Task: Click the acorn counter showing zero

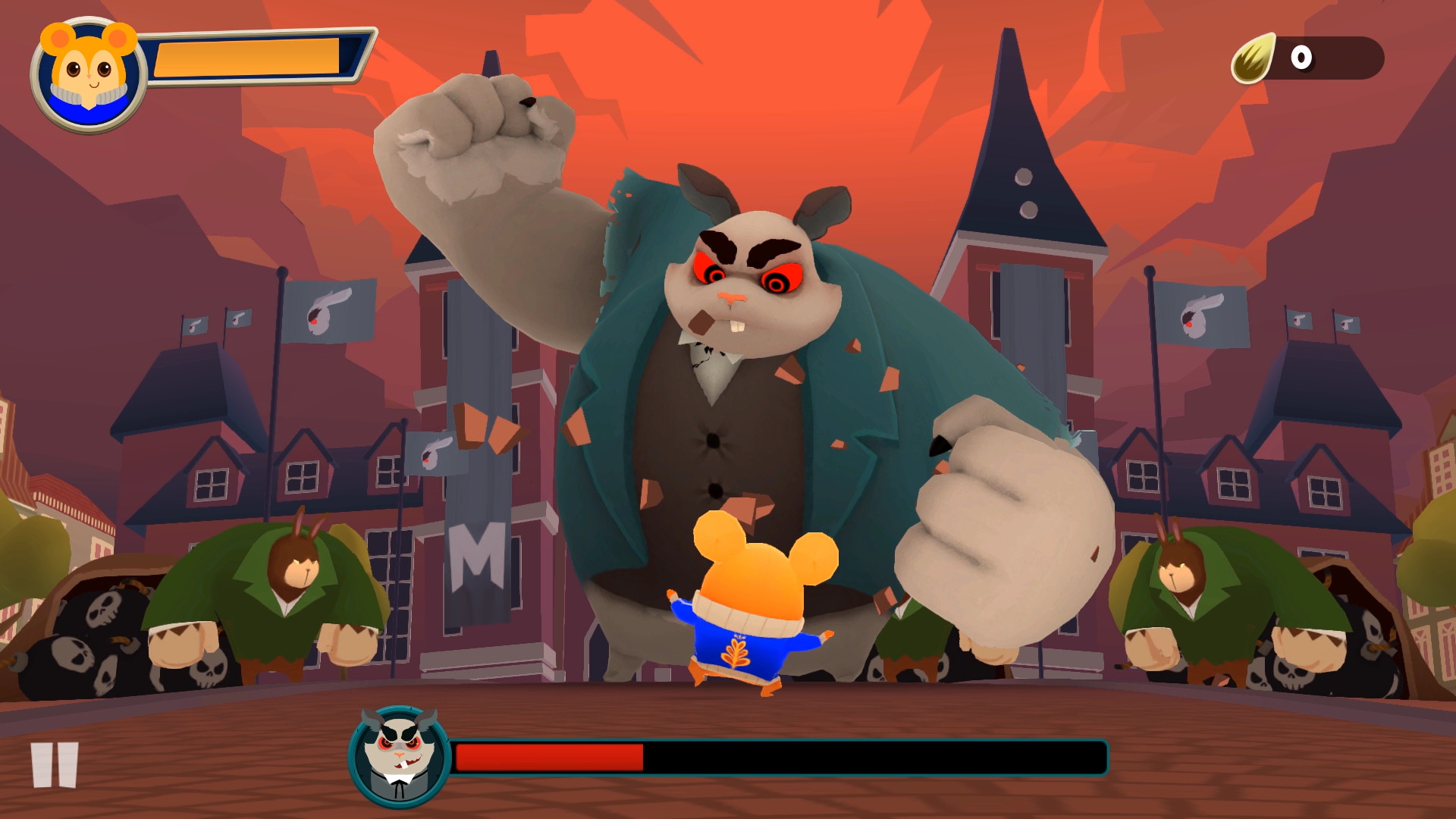Action: point(1301,58)
